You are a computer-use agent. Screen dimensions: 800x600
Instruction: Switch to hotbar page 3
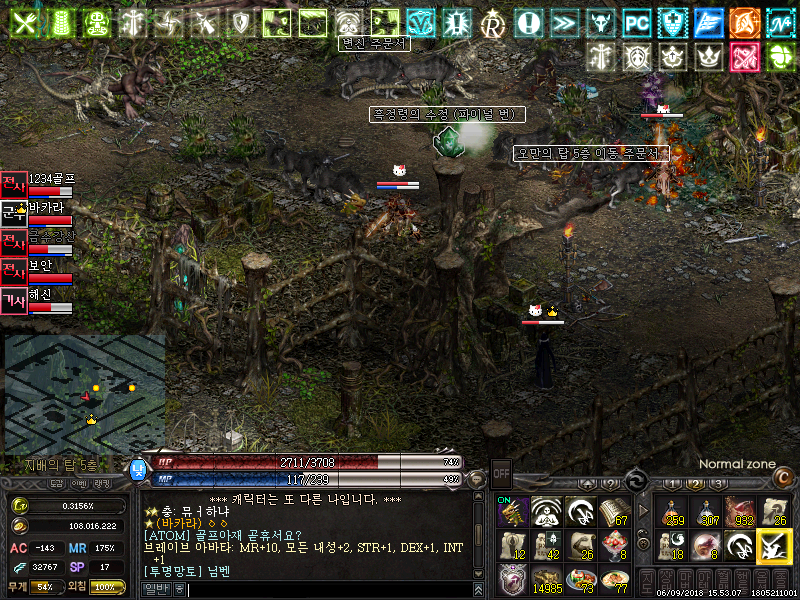[717, 483]
